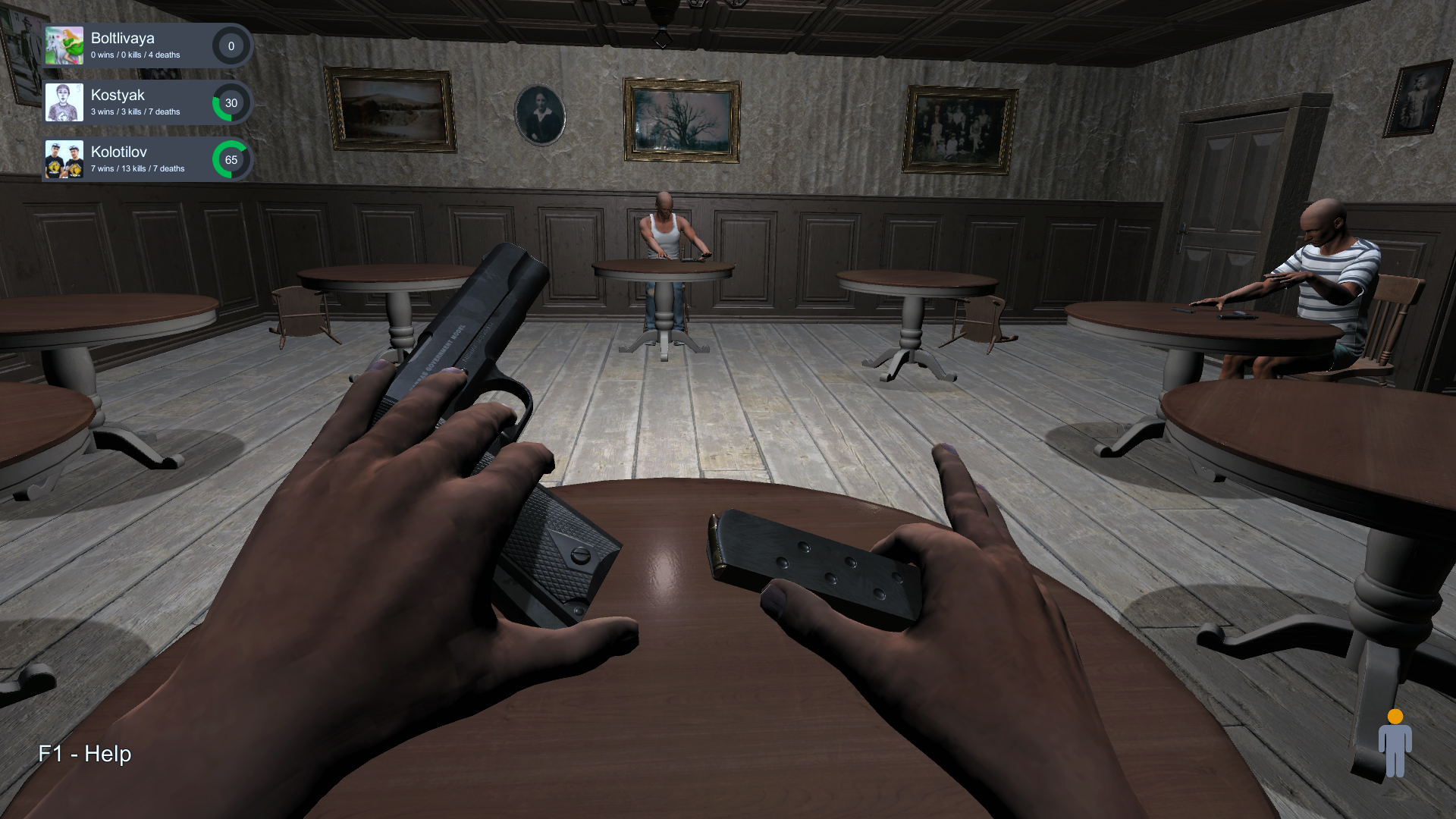
Task: Click Boltlivaya's zero score circle
Action: (231, 46)
